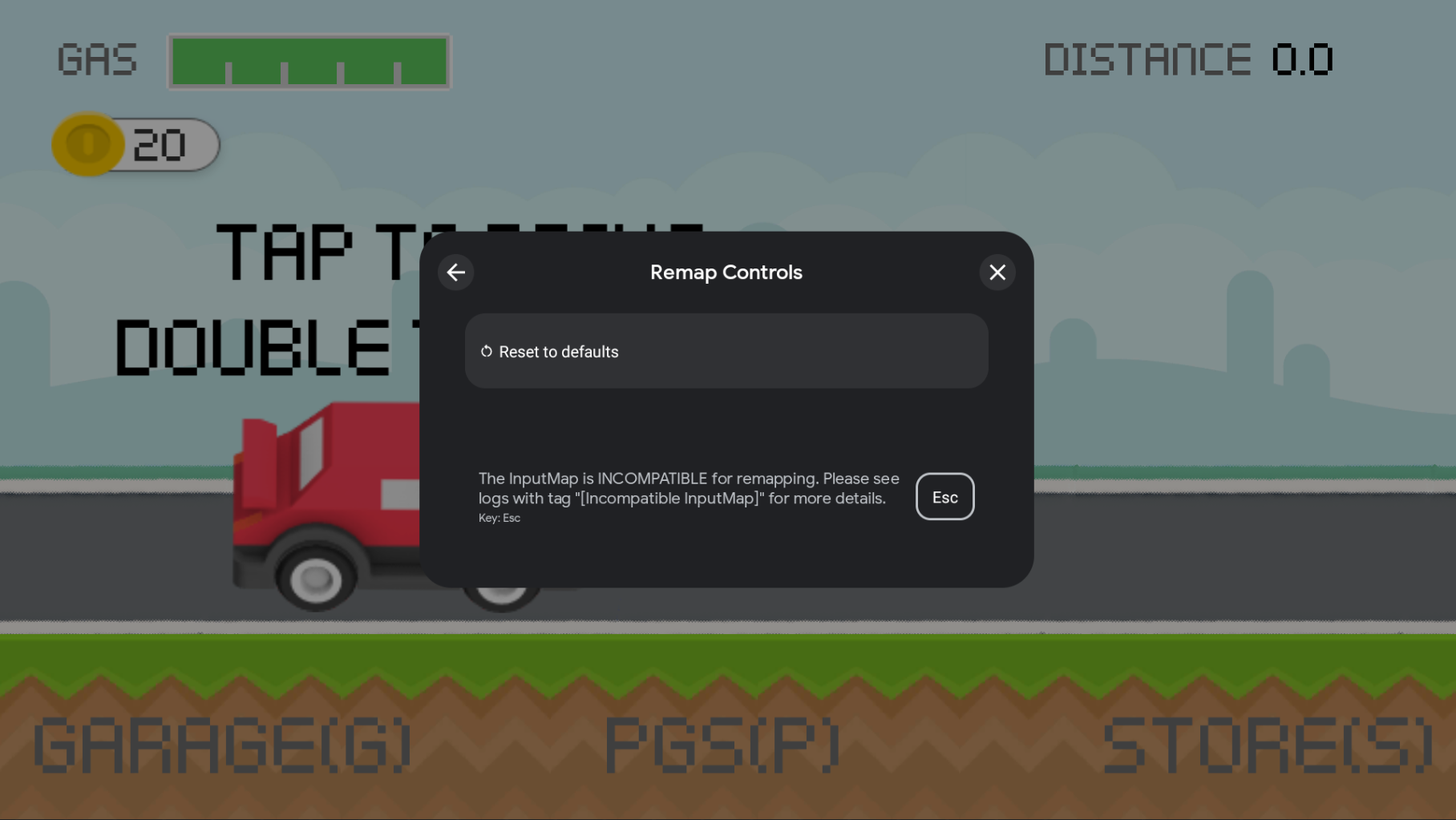Click the back arrow in Remap Controls
This screenshot has height=820, width=1456.
click(x=455, y=273)
